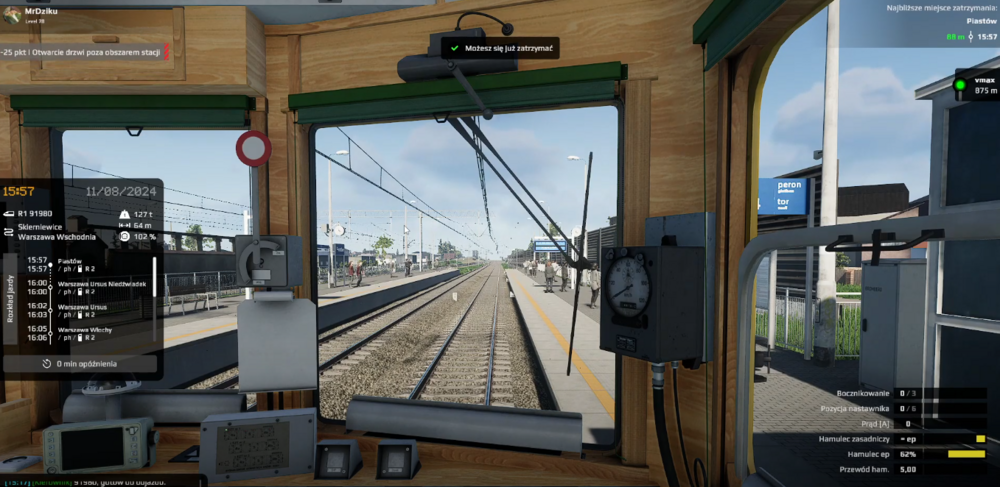Open the MrDziku player profile

tap(38, 9)
